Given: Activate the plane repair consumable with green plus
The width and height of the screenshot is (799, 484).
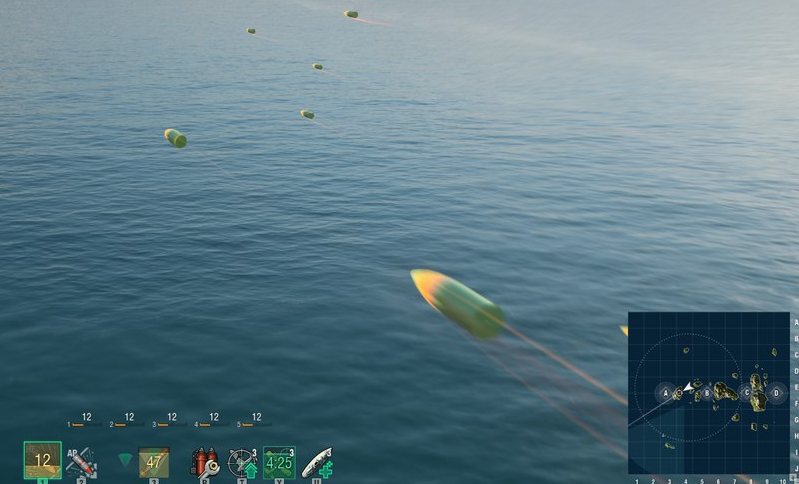Looking at the screenshot, I should [317, 462].
